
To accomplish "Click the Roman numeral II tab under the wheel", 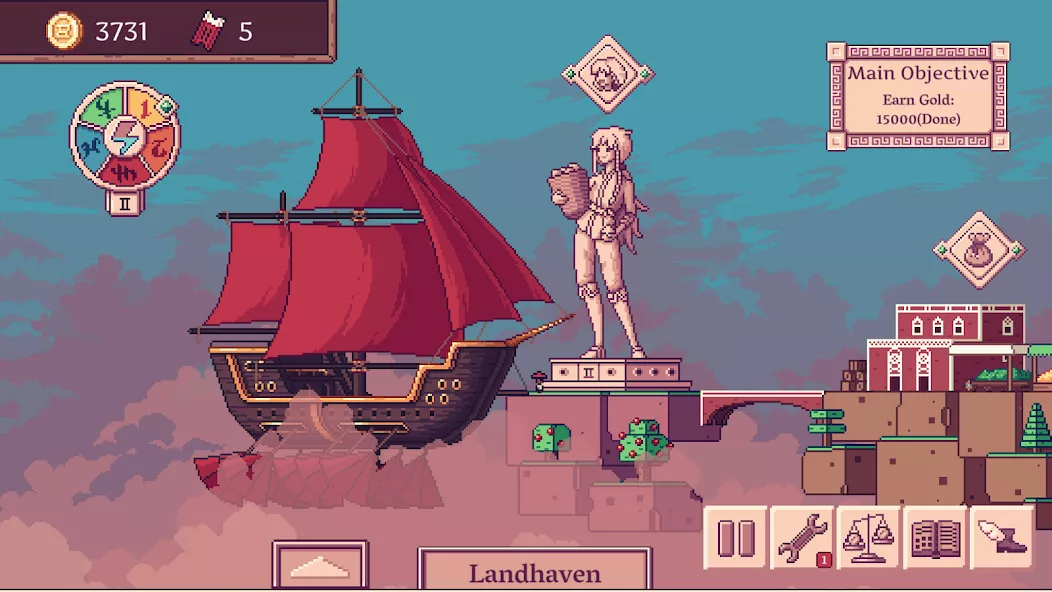I will pyautogui.click(x=125, y=201).
